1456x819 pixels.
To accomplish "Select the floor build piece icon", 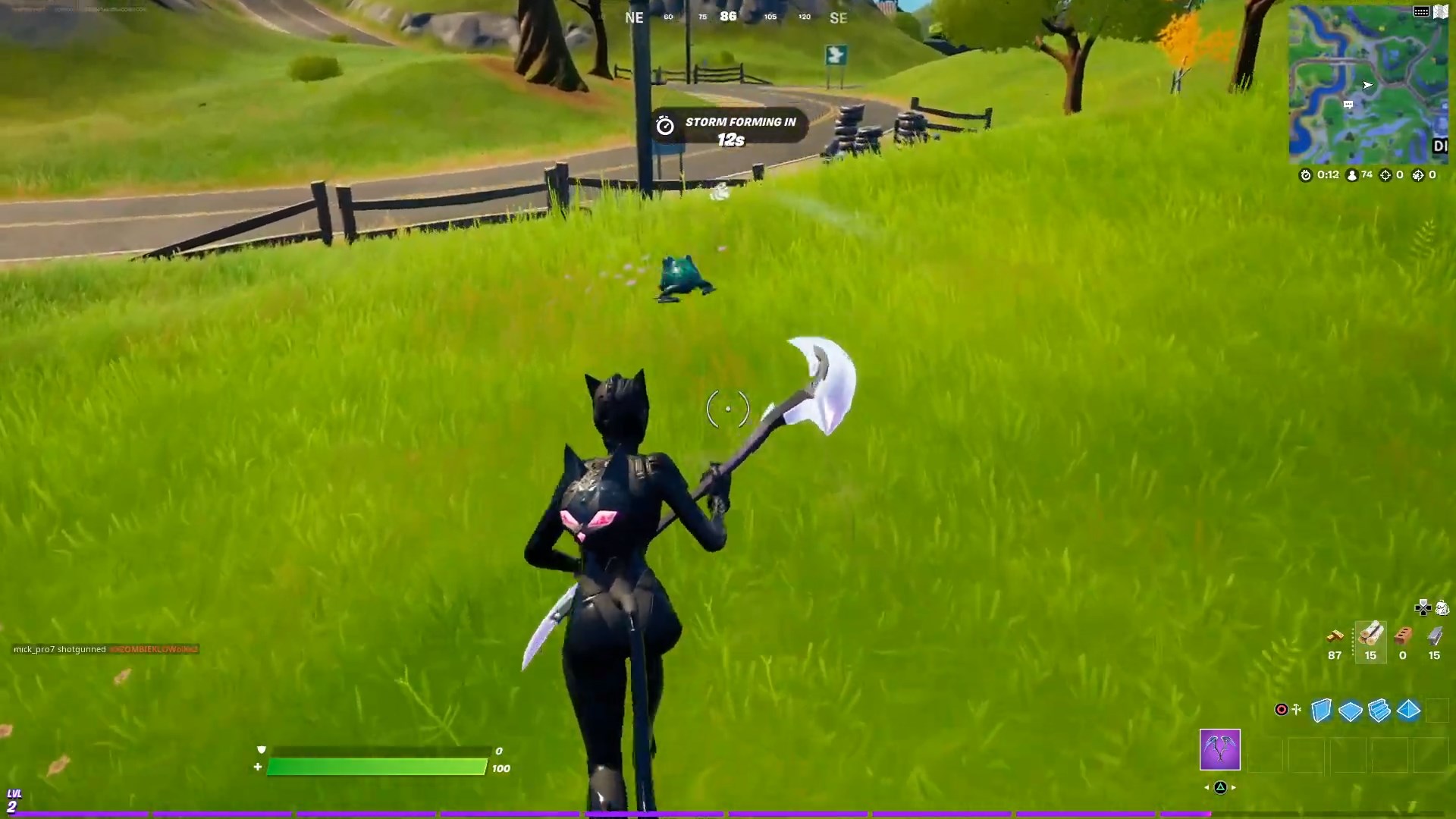I will coord(1351,711).
